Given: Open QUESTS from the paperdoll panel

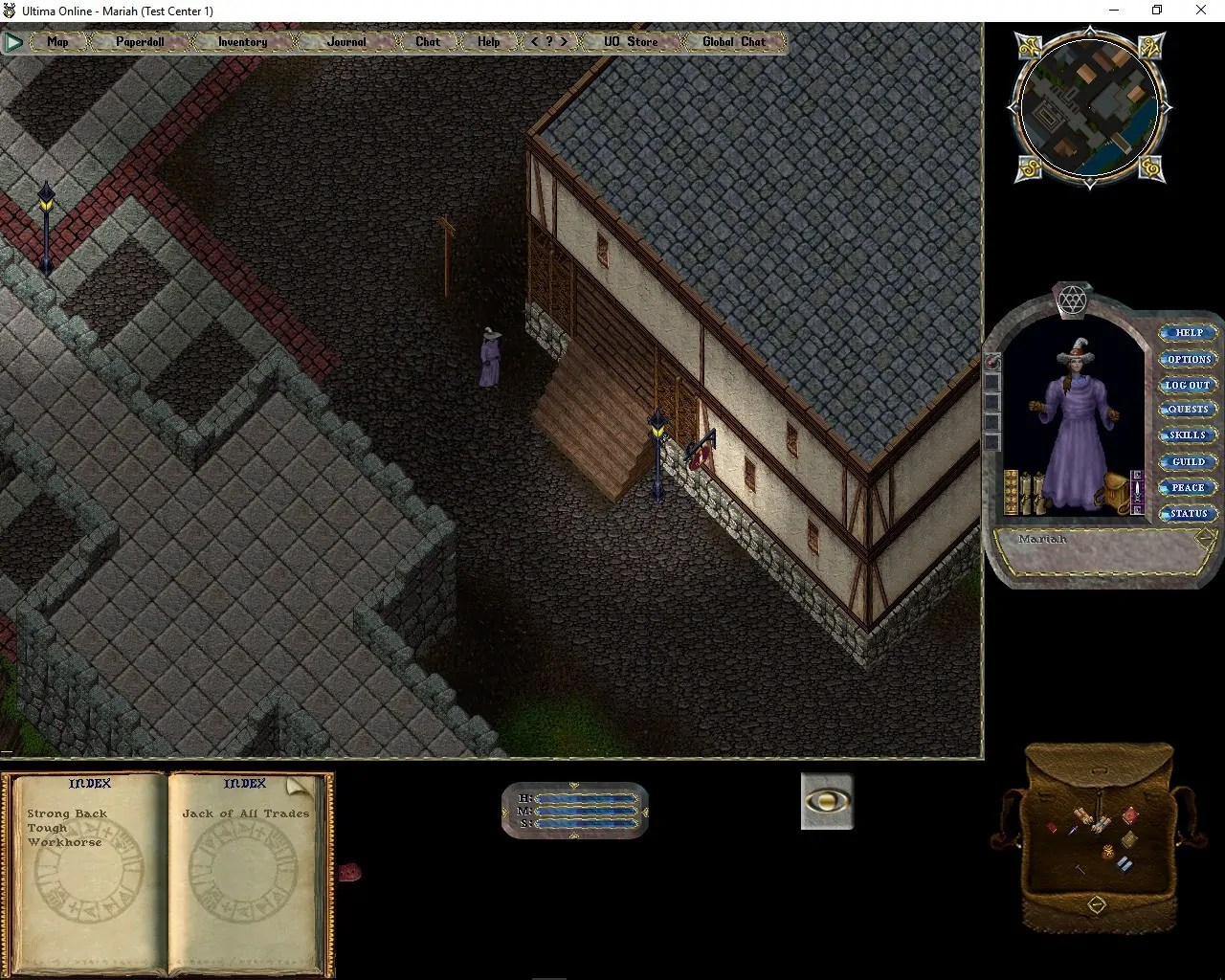Looking at the screenshot, I should pyautogui.click(x=1187, y=409).
